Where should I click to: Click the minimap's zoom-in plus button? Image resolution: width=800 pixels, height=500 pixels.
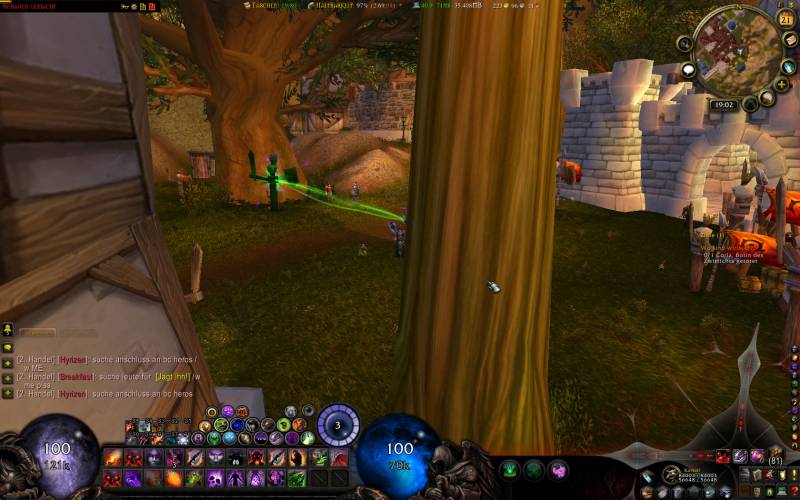(779, 85)
